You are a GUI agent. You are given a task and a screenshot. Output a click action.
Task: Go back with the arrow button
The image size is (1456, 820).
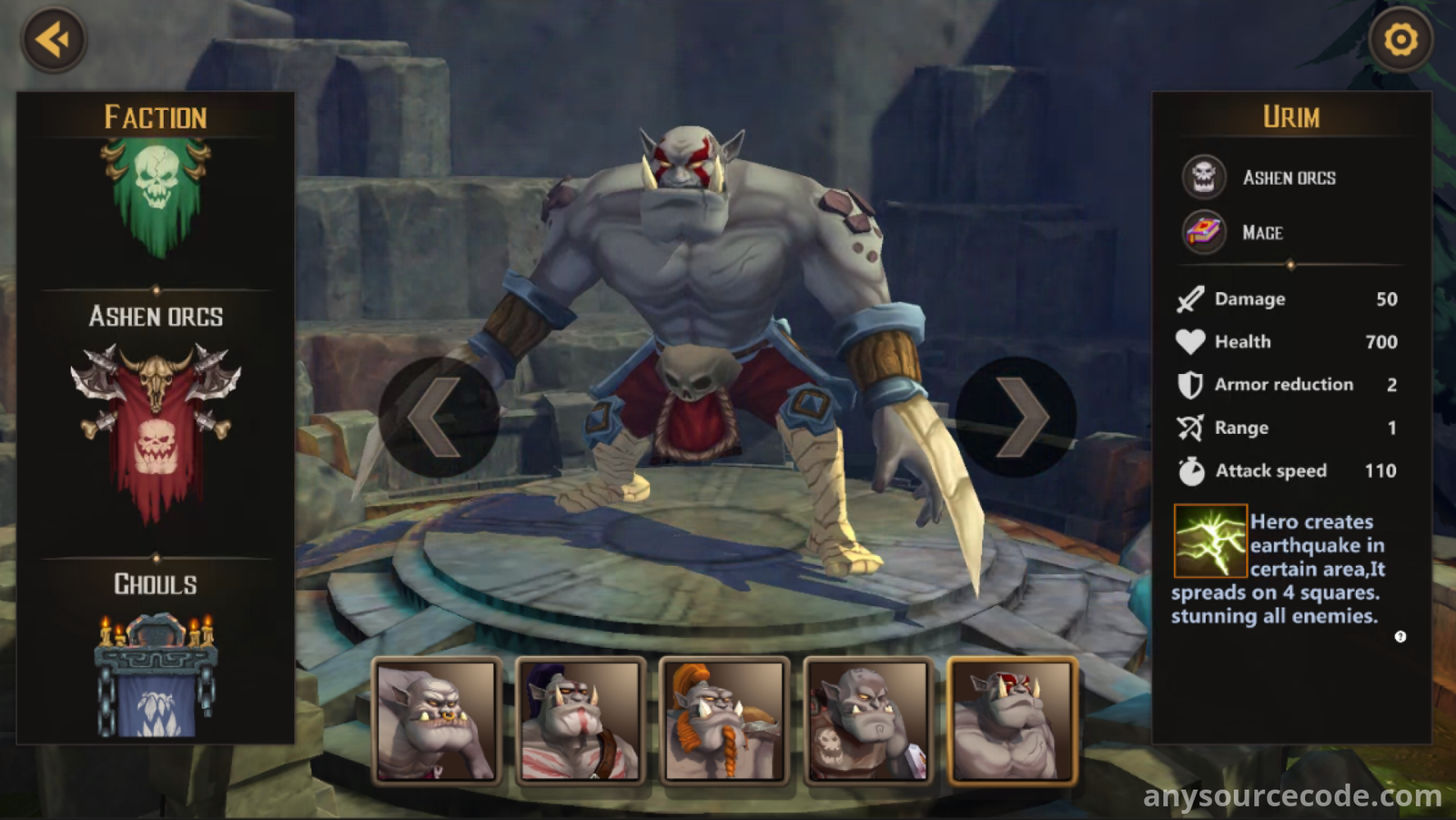tap(53, 39)
